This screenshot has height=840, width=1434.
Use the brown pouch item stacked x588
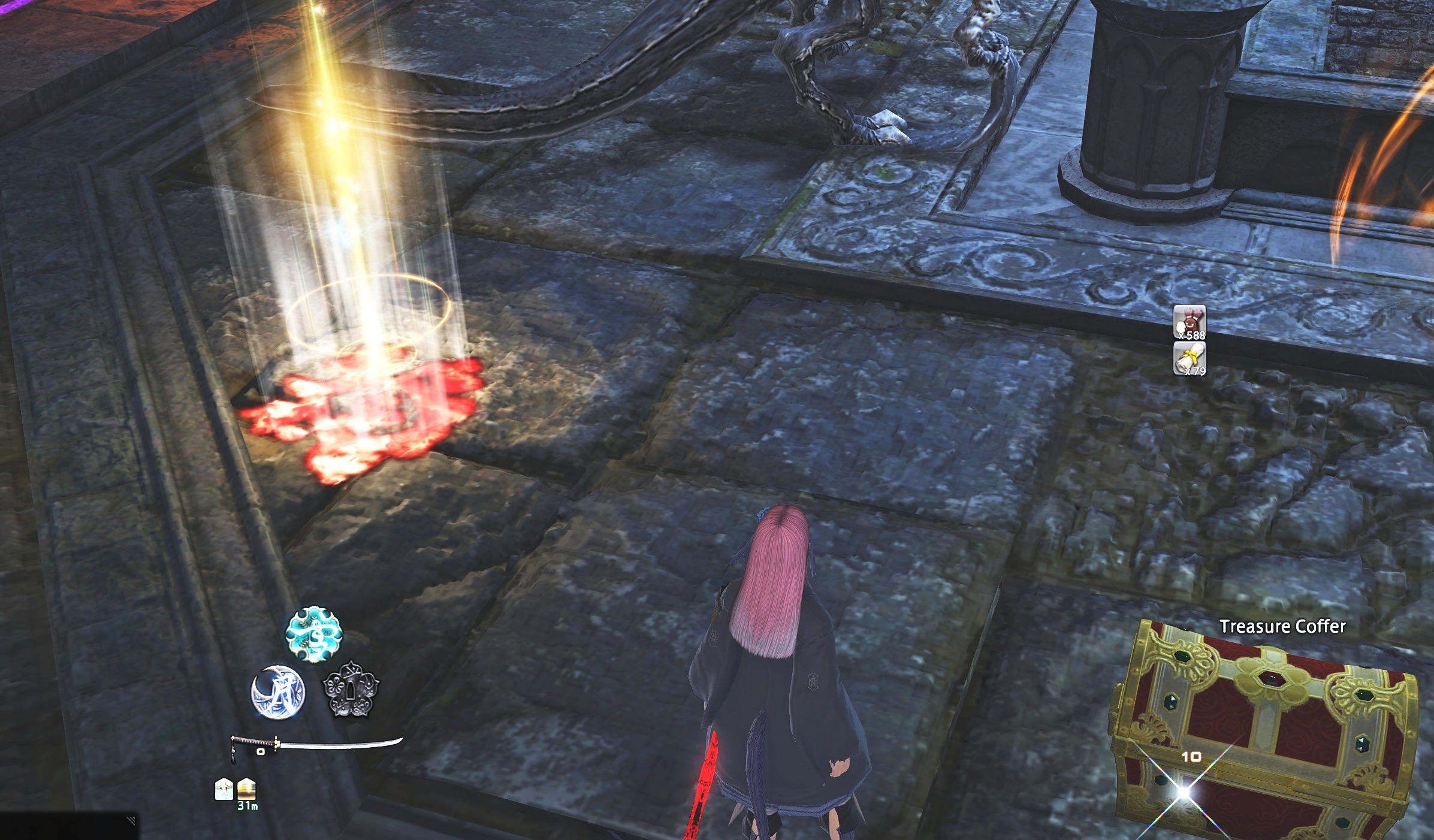click(x=1189, y=323)
